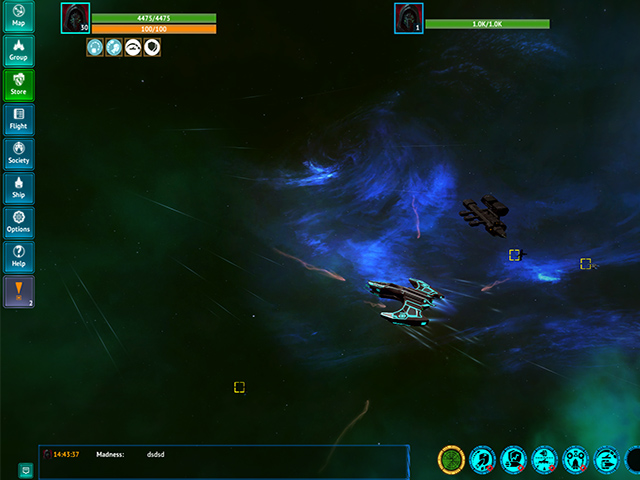This screenshot has width=640, height=480.
Task: Open the Store
Action: point(18,85)
